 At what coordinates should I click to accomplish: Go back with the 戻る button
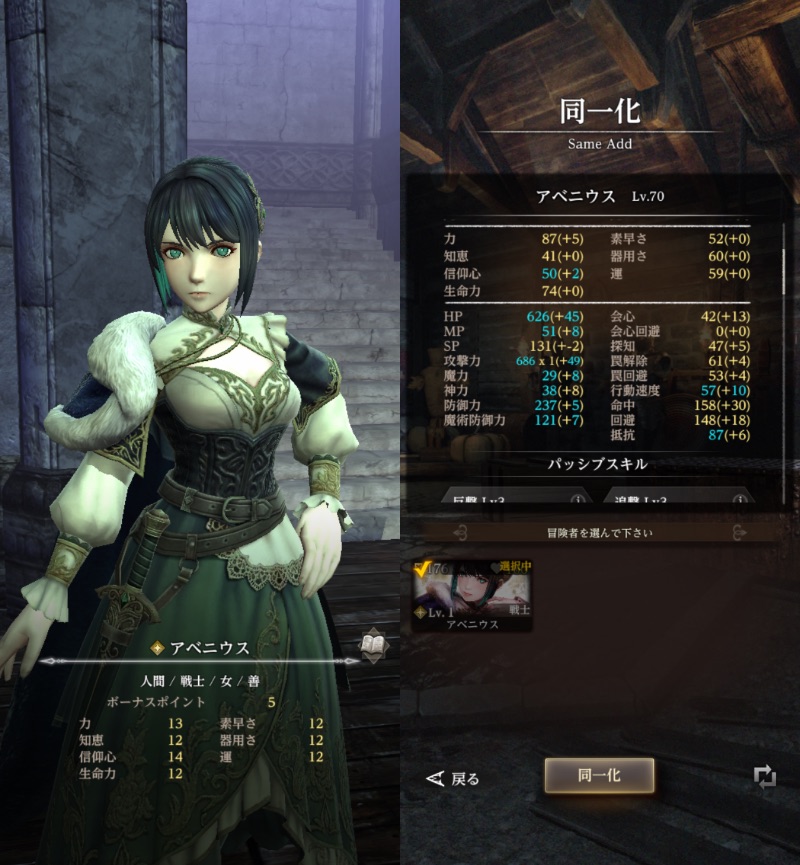pos(453,778)
